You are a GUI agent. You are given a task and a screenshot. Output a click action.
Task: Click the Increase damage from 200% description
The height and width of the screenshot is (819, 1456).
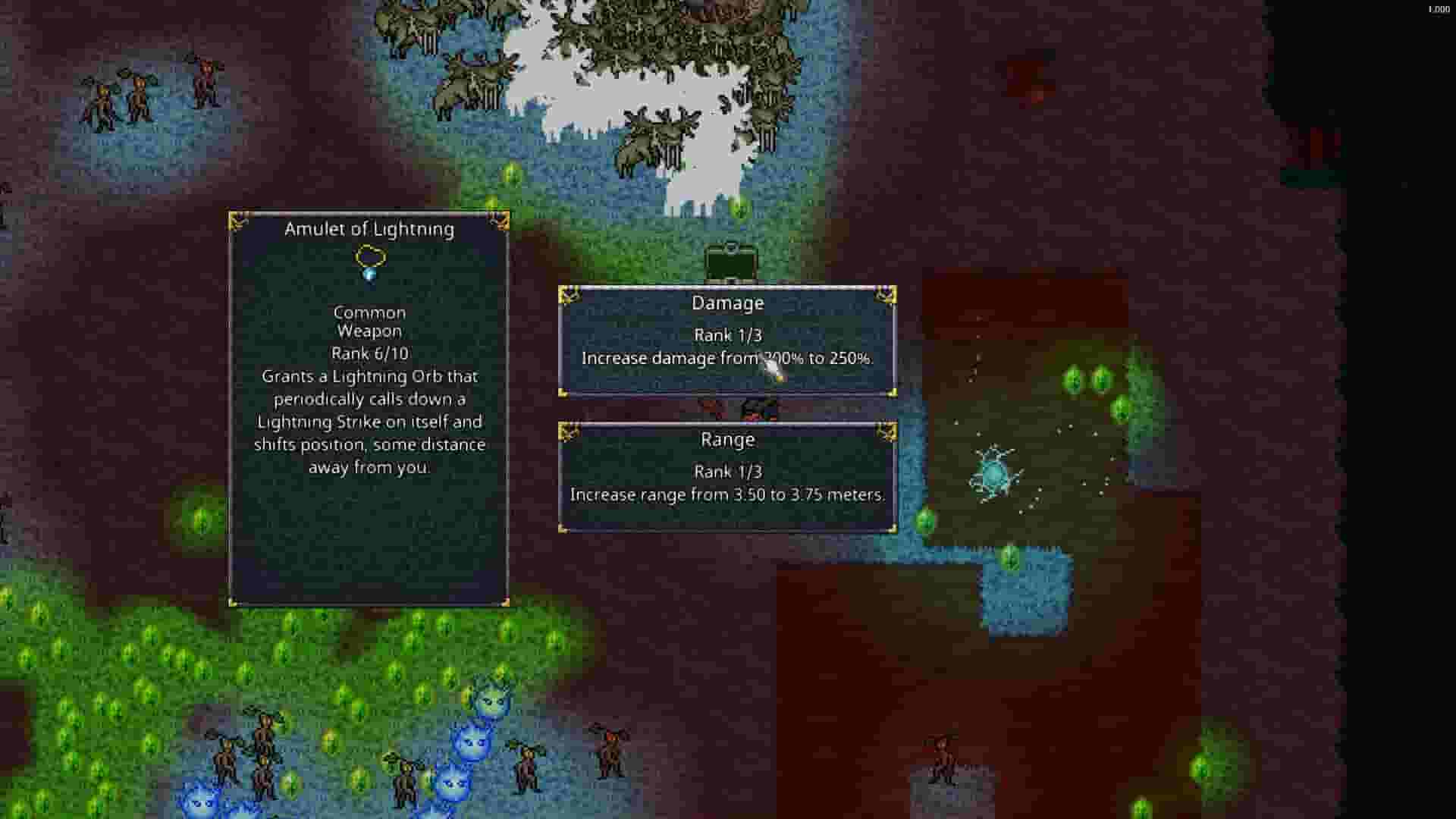(x=726, y=359)
